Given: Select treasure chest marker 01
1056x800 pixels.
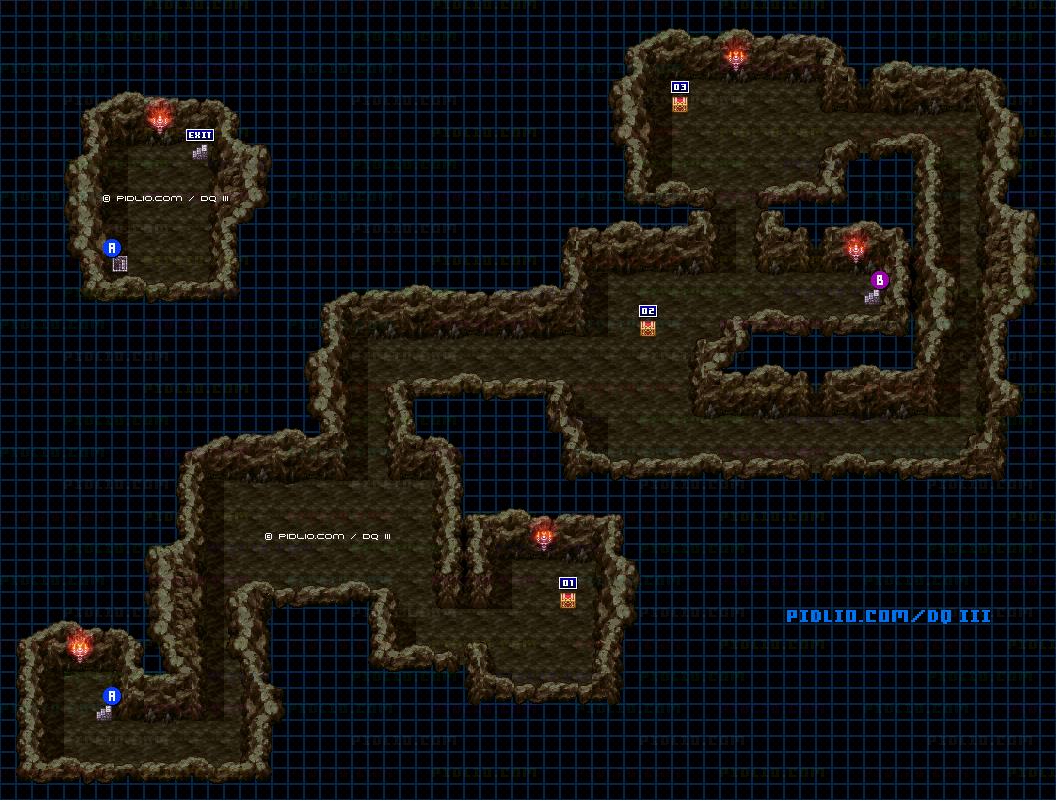Looking at the screenshot, I should coord(568,583).
